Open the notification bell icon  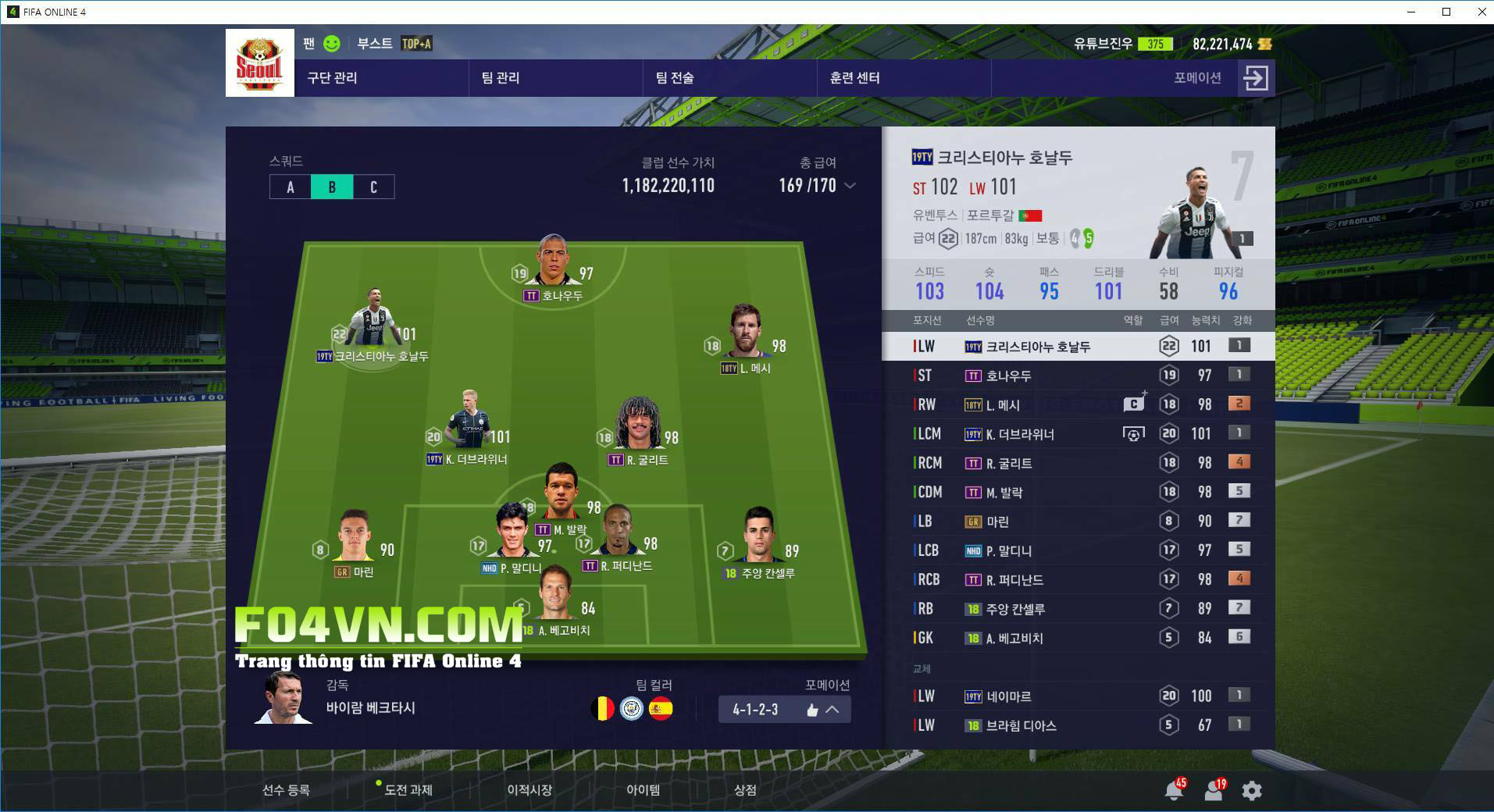point(1173,791)
